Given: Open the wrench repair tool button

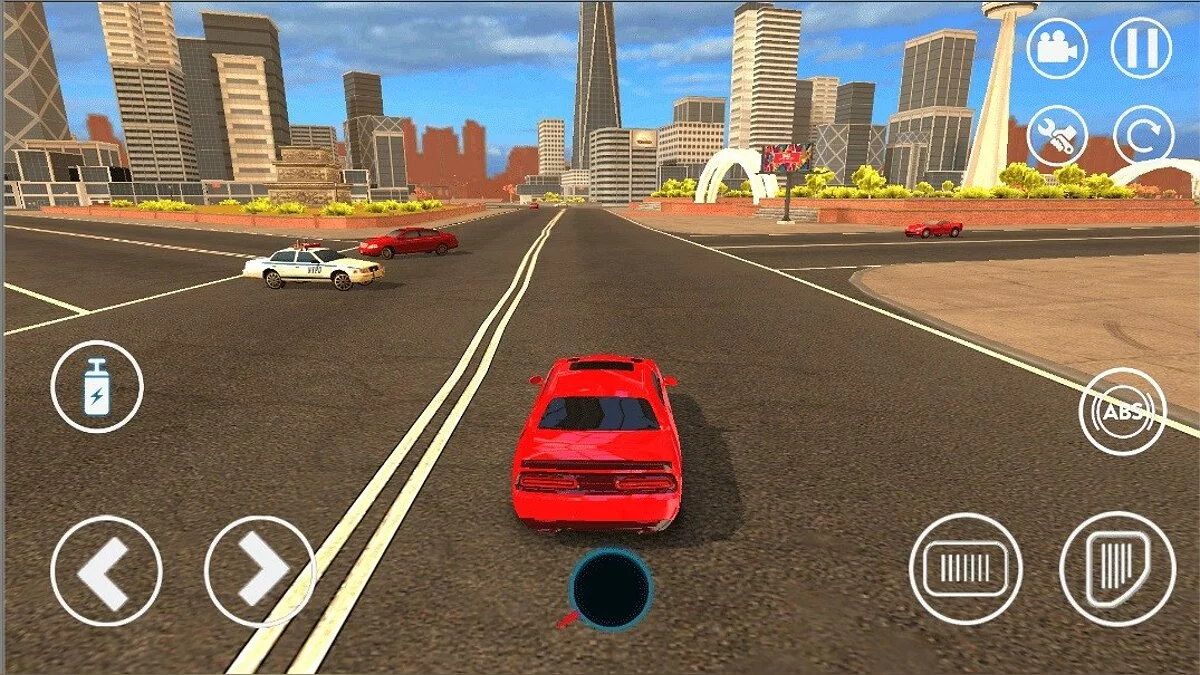Looking at the screenshot, I should (x=1056, y=135).
